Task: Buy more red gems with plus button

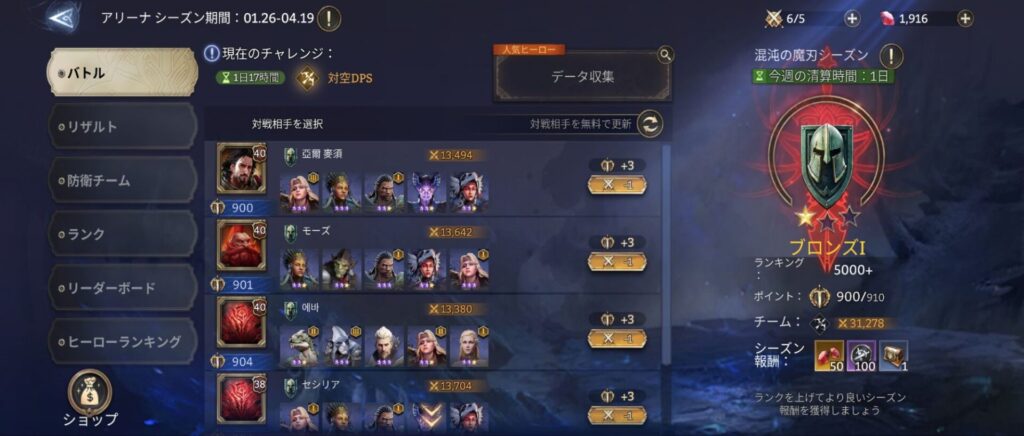Action: click(x=964, y=18)
